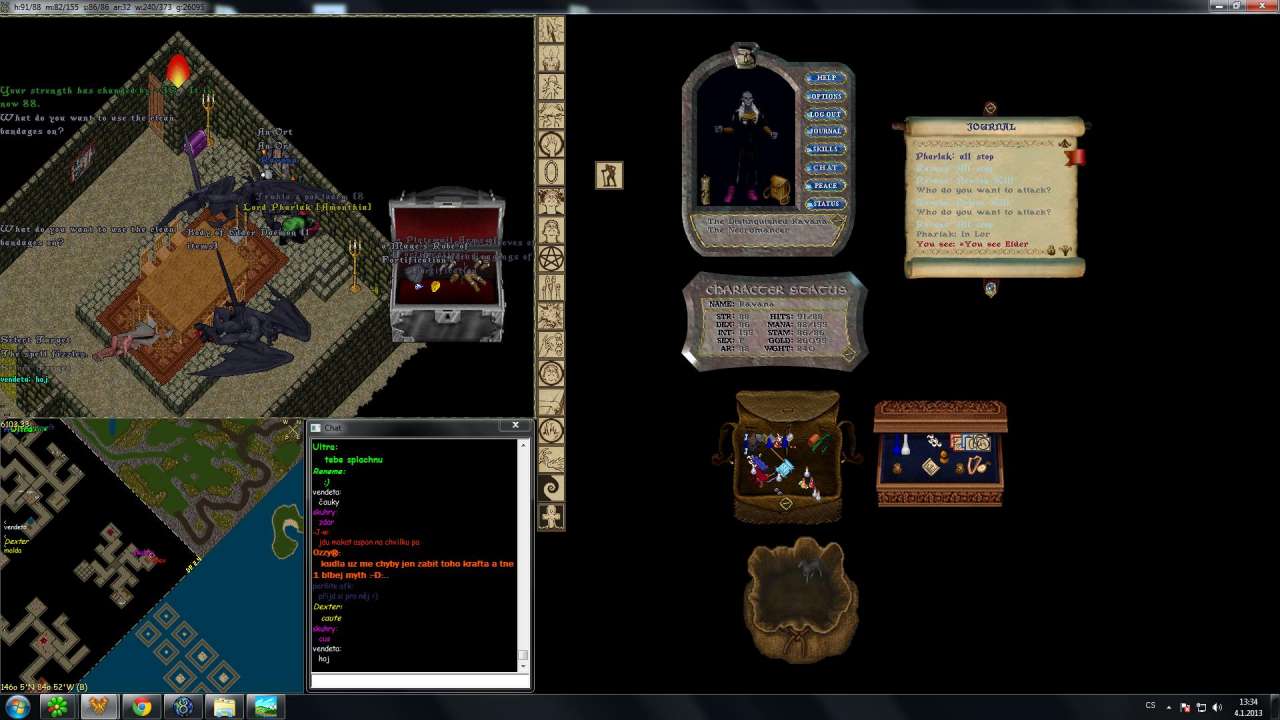The image size is (1280, 720).
Task: Focus the chat message input field
Action: click(420, 682)
